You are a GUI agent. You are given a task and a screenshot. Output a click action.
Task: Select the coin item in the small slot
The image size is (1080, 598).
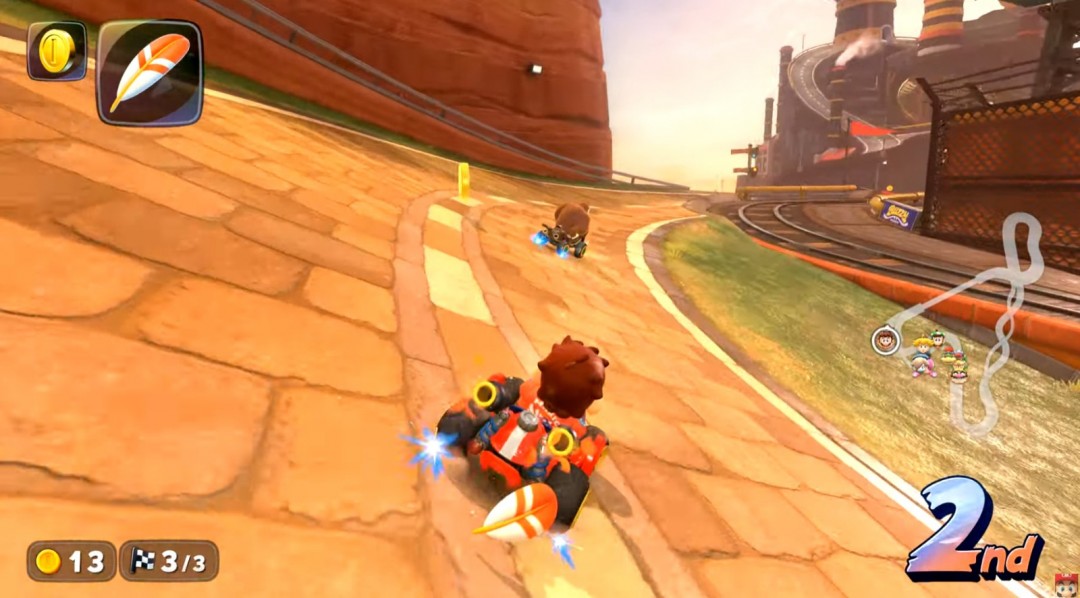coord(56,51)
